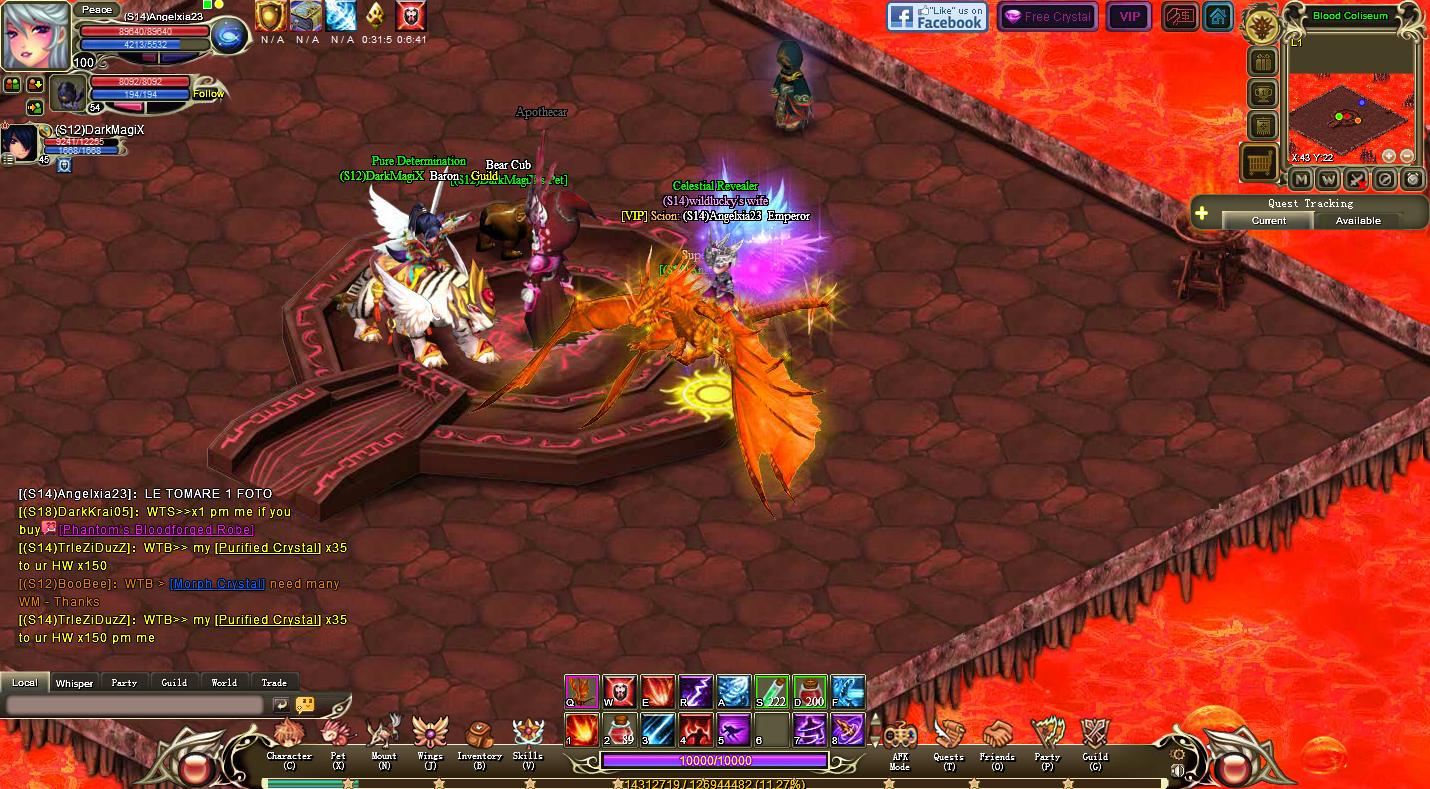Activate the purple lightning skill on R
Image resolution: width=1430 pixels, height=789 pixels.
coord(695,692)
